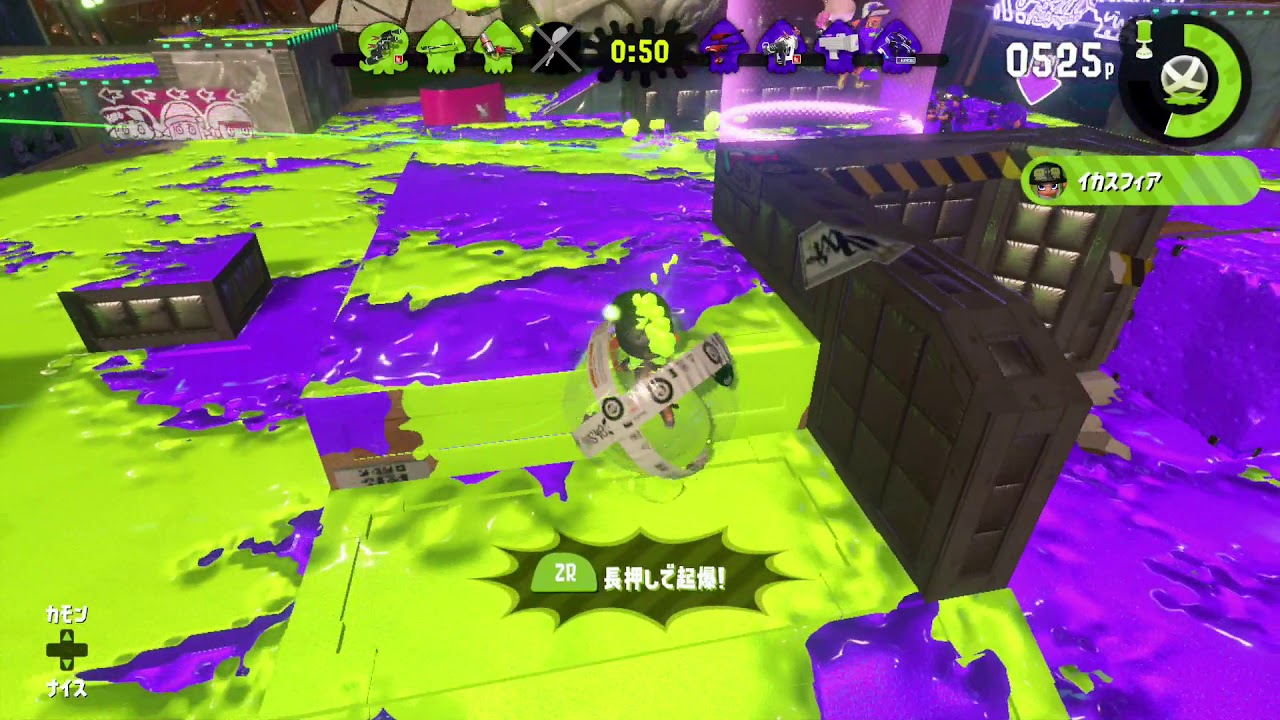Viewport: 1280px width, 720px height.
Task: Open the 0525p points counter display
Action: [x=1053, y=60]
